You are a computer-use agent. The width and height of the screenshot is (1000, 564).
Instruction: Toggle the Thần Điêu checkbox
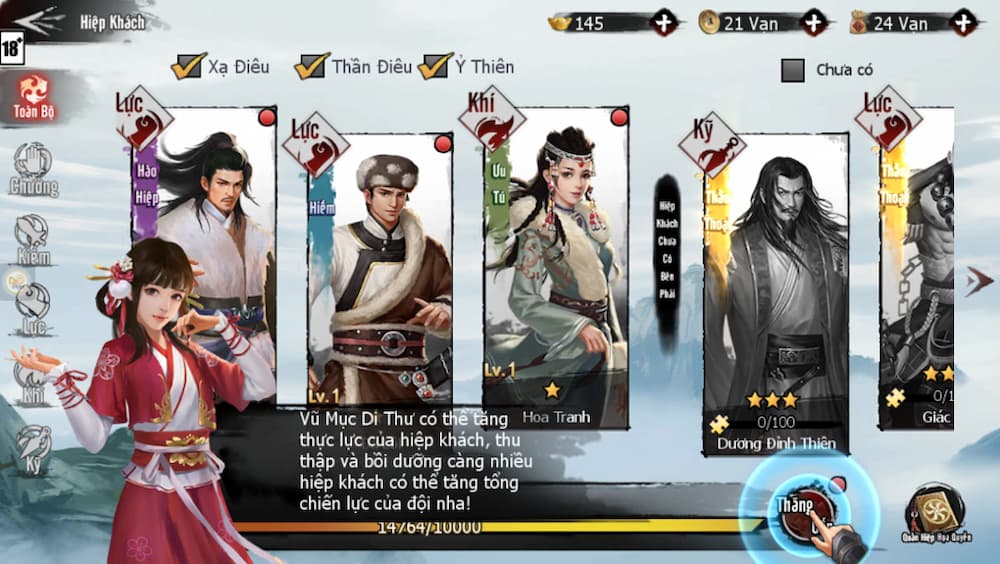312,67
